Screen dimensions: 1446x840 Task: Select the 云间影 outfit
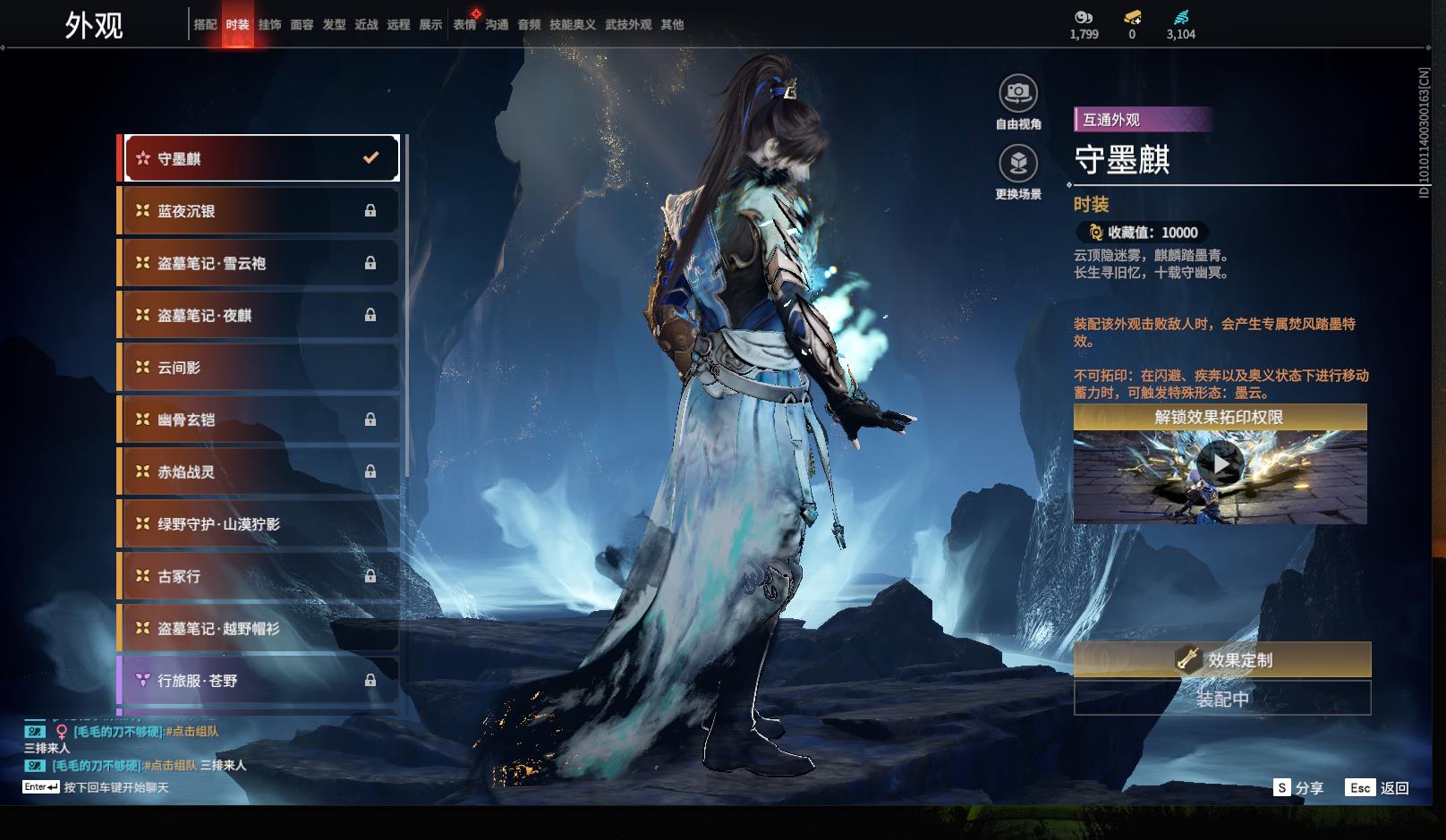click(x=259, y=368)
